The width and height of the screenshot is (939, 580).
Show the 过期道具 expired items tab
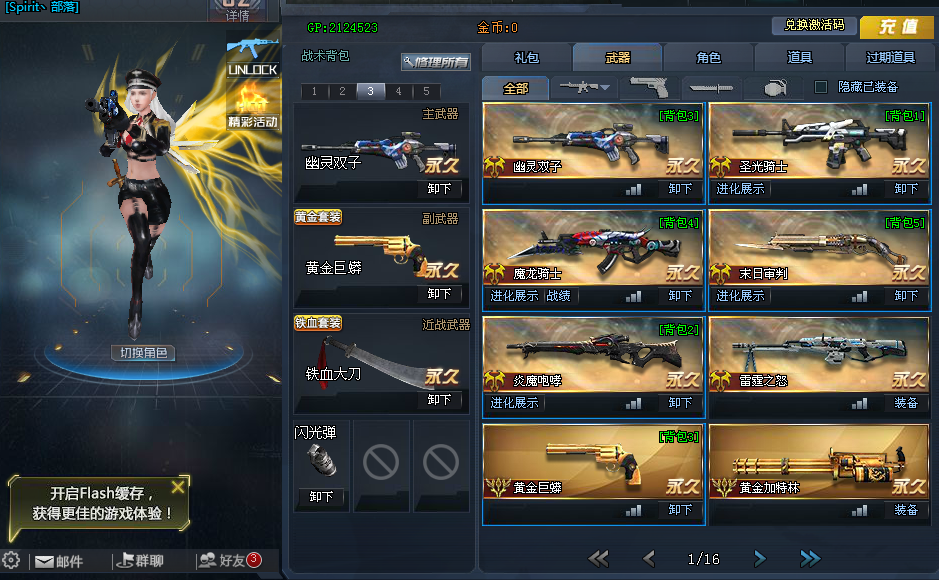[x=889, y=58]
